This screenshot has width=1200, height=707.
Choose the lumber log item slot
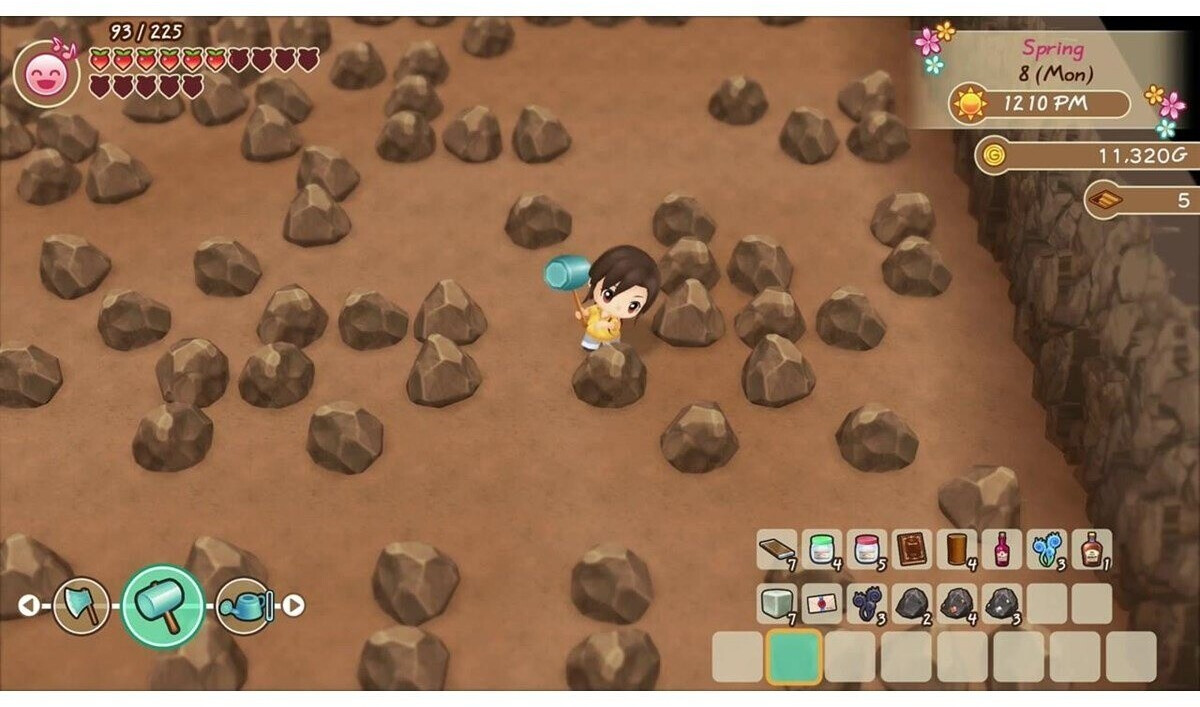[x=957, y=549]
